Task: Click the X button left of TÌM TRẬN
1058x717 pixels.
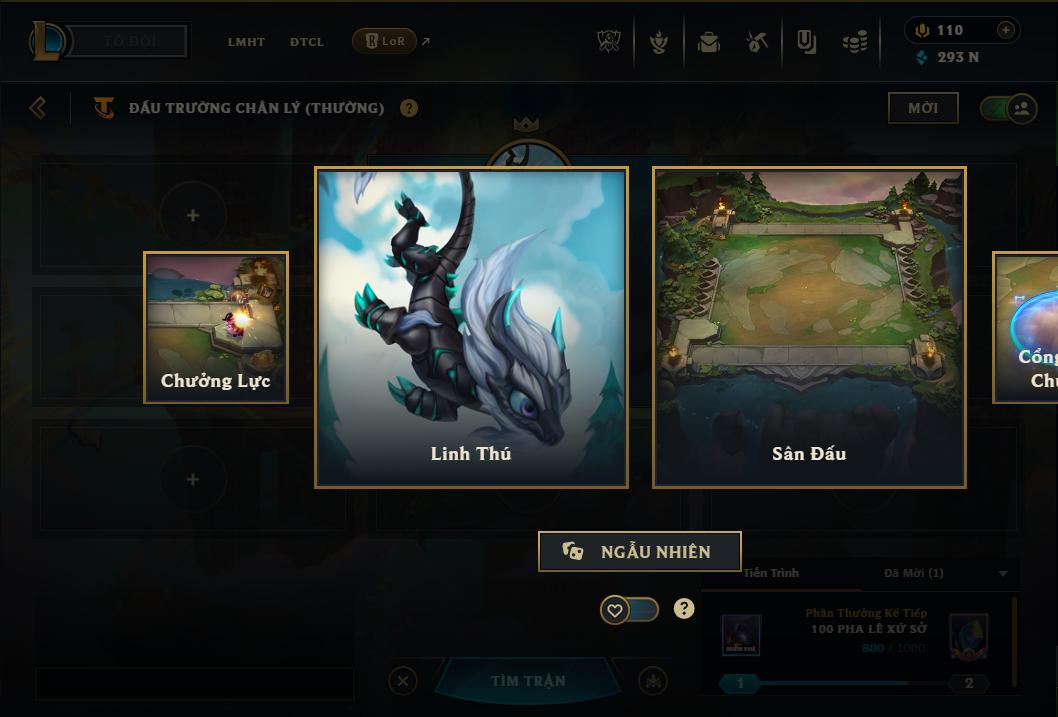Action: [x=403, y=681]
